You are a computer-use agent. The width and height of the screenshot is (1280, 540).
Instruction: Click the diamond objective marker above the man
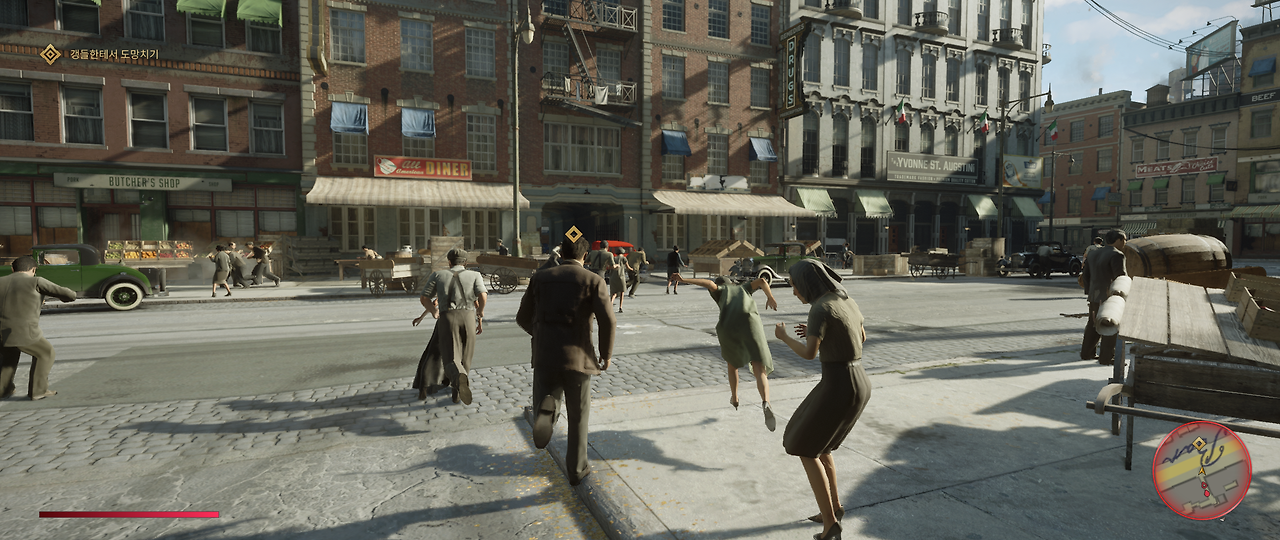(x=573, y=234)
